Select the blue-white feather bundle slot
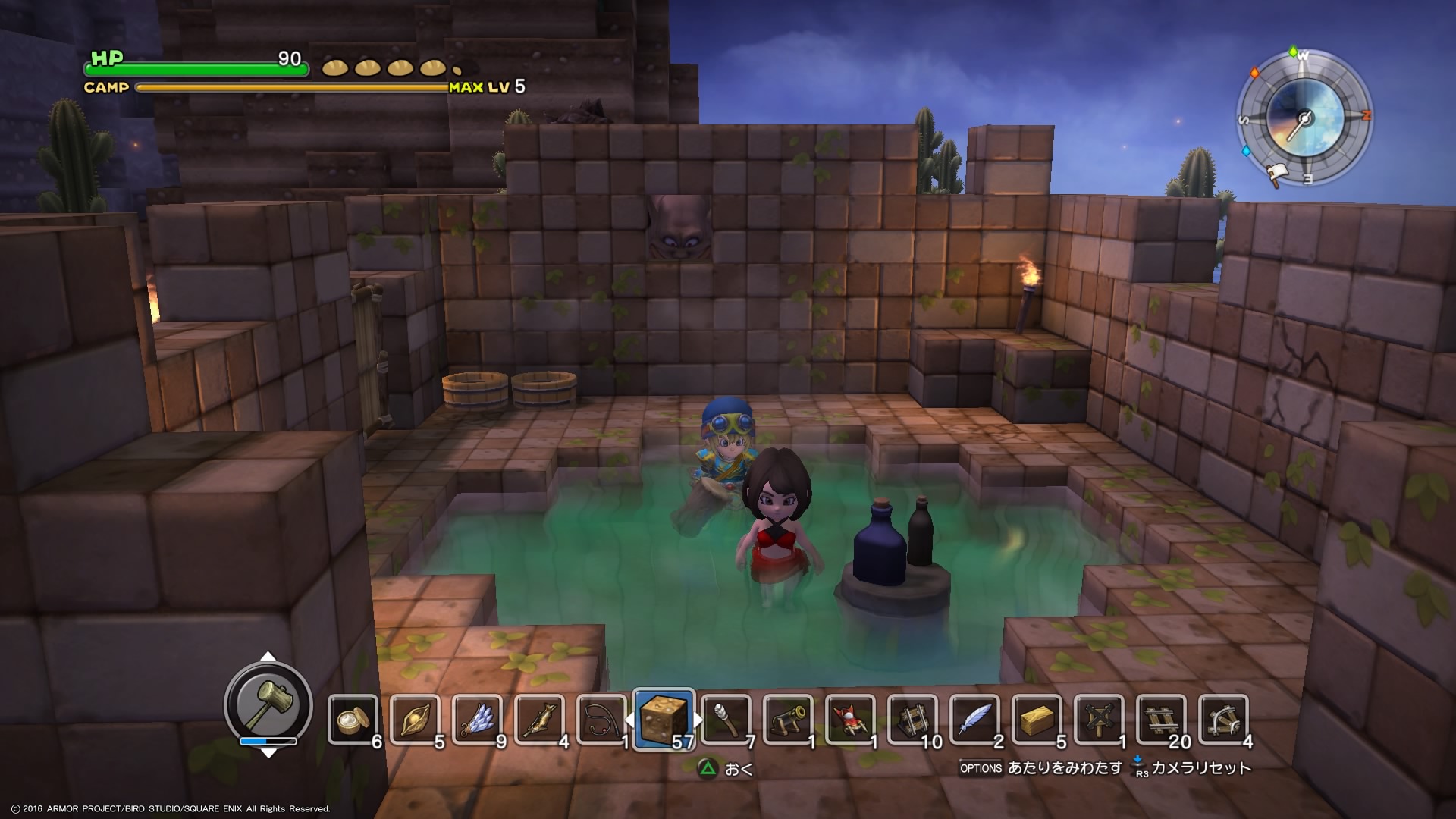1456x819 pixels. pos(477,719)
